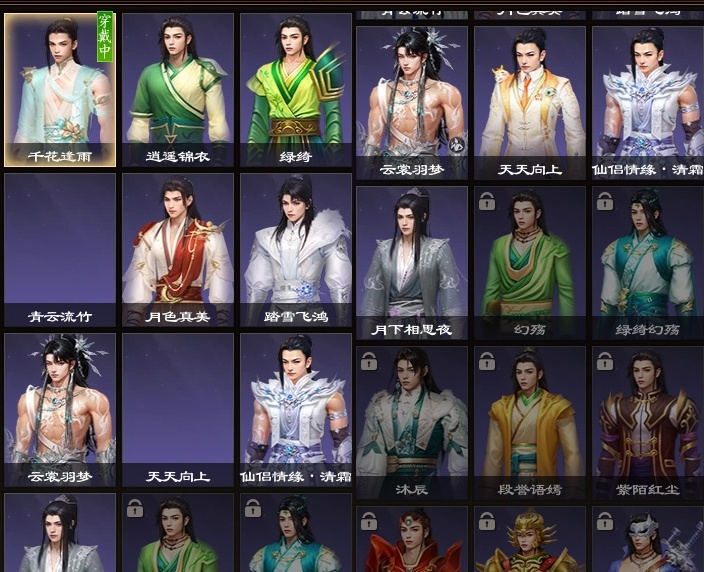Select the 月下相思夜 grey robe costume
This screenshot has height=572, width=704.
411,262
